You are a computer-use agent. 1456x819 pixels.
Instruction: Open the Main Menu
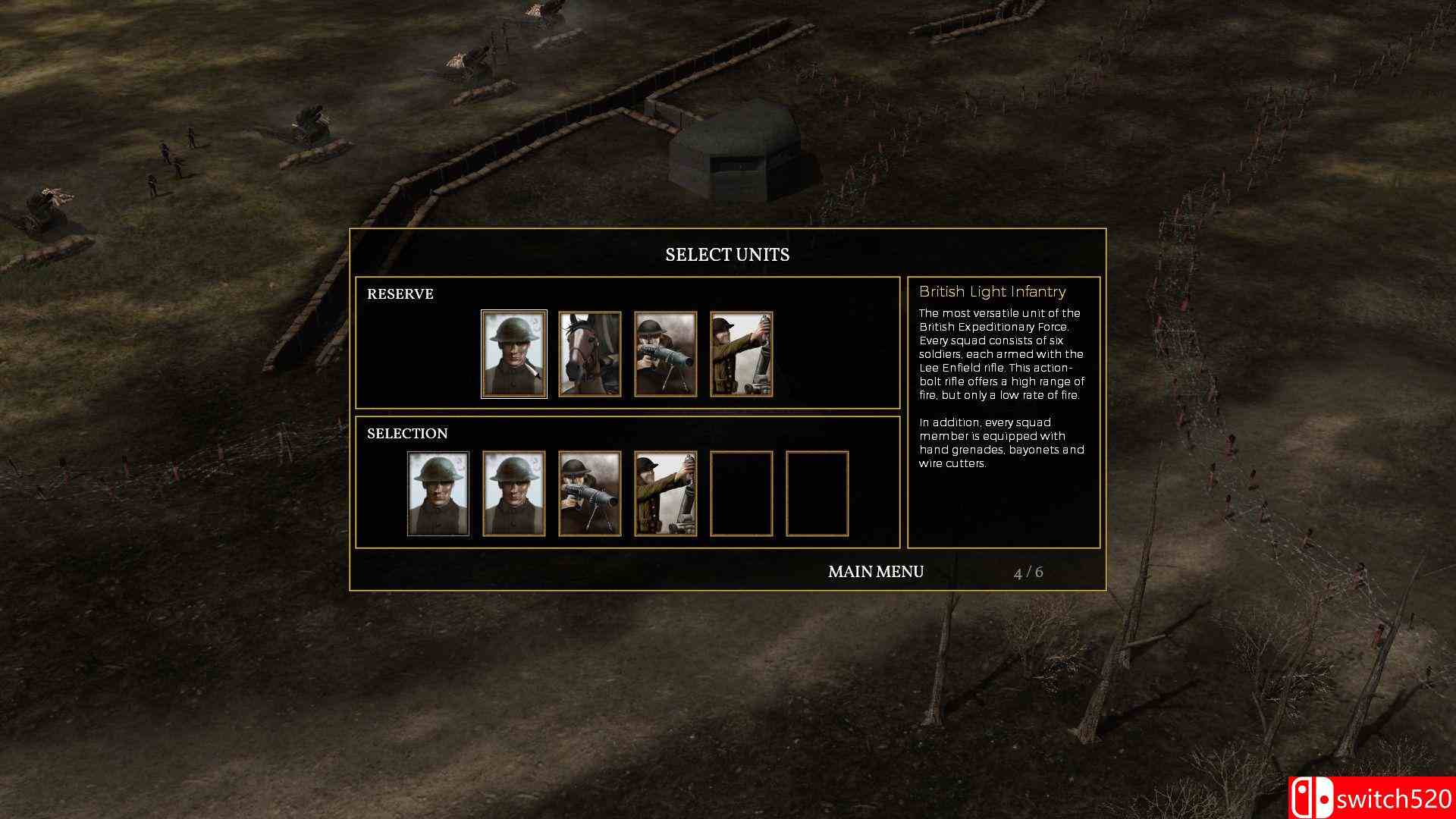[x=875, y=573]
